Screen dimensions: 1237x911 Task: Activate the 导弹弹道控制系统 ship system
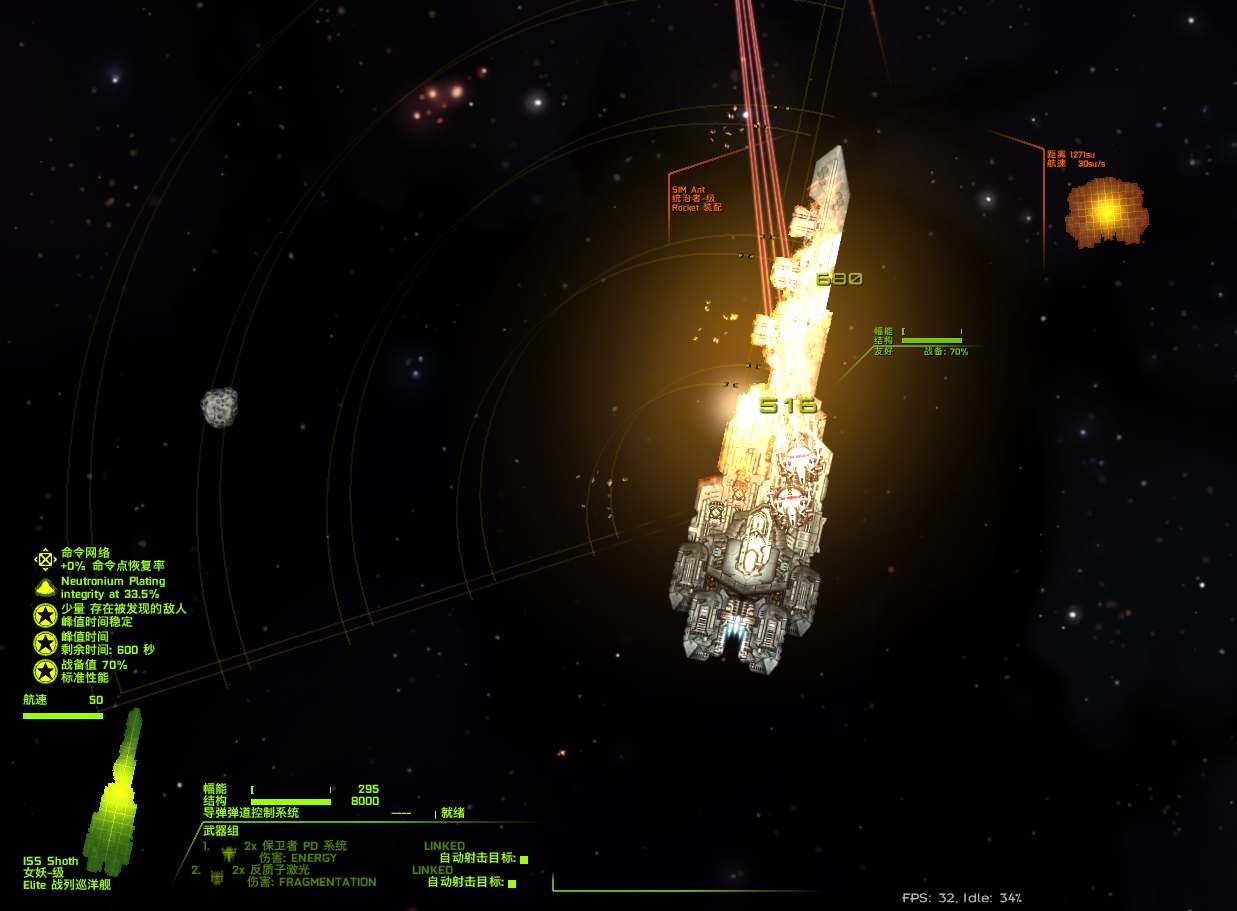pyautogui.click(x=251, y=813)
